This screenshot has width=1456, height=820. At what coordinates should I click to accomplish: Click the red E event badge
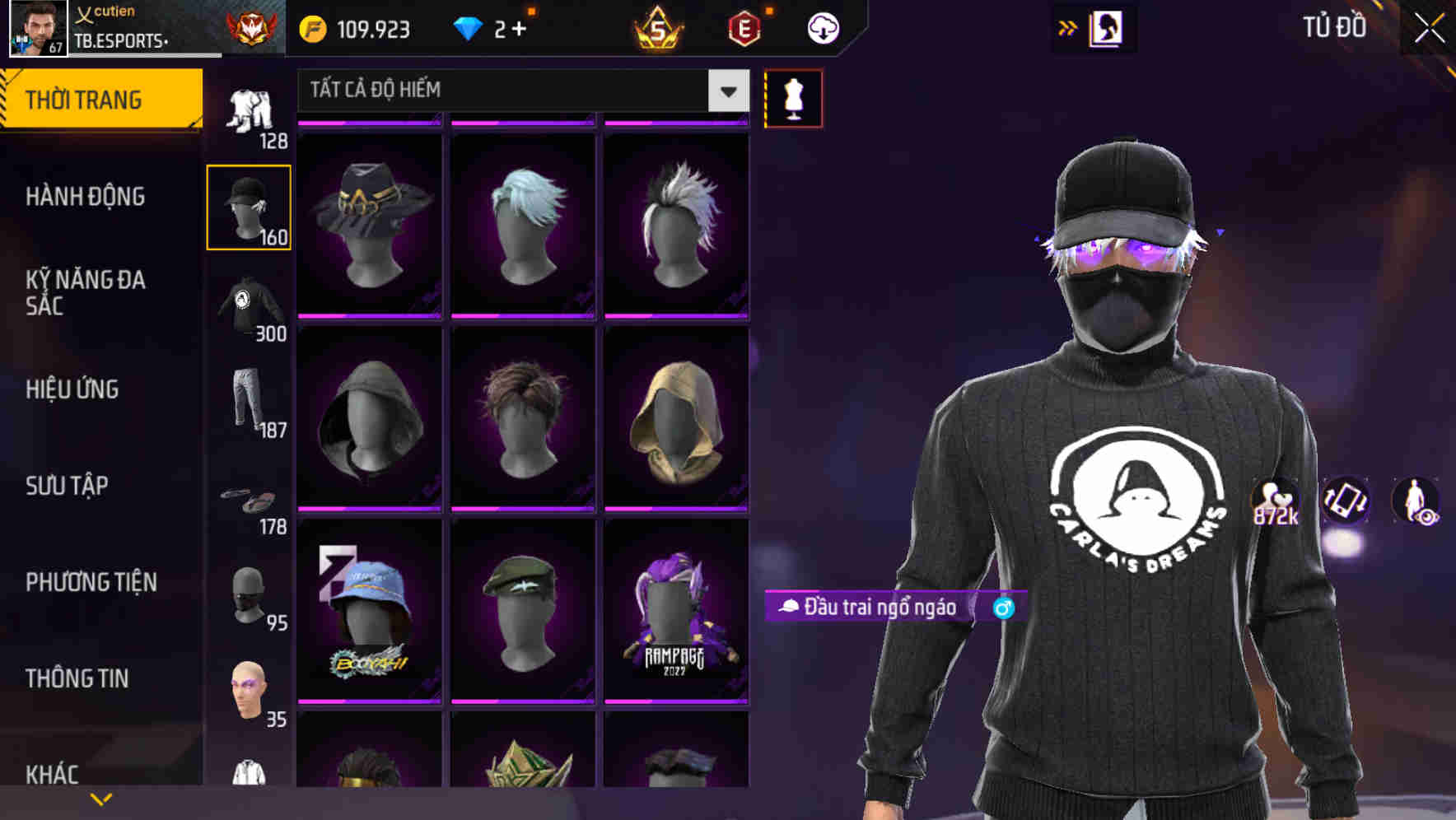tap(744, 27)
